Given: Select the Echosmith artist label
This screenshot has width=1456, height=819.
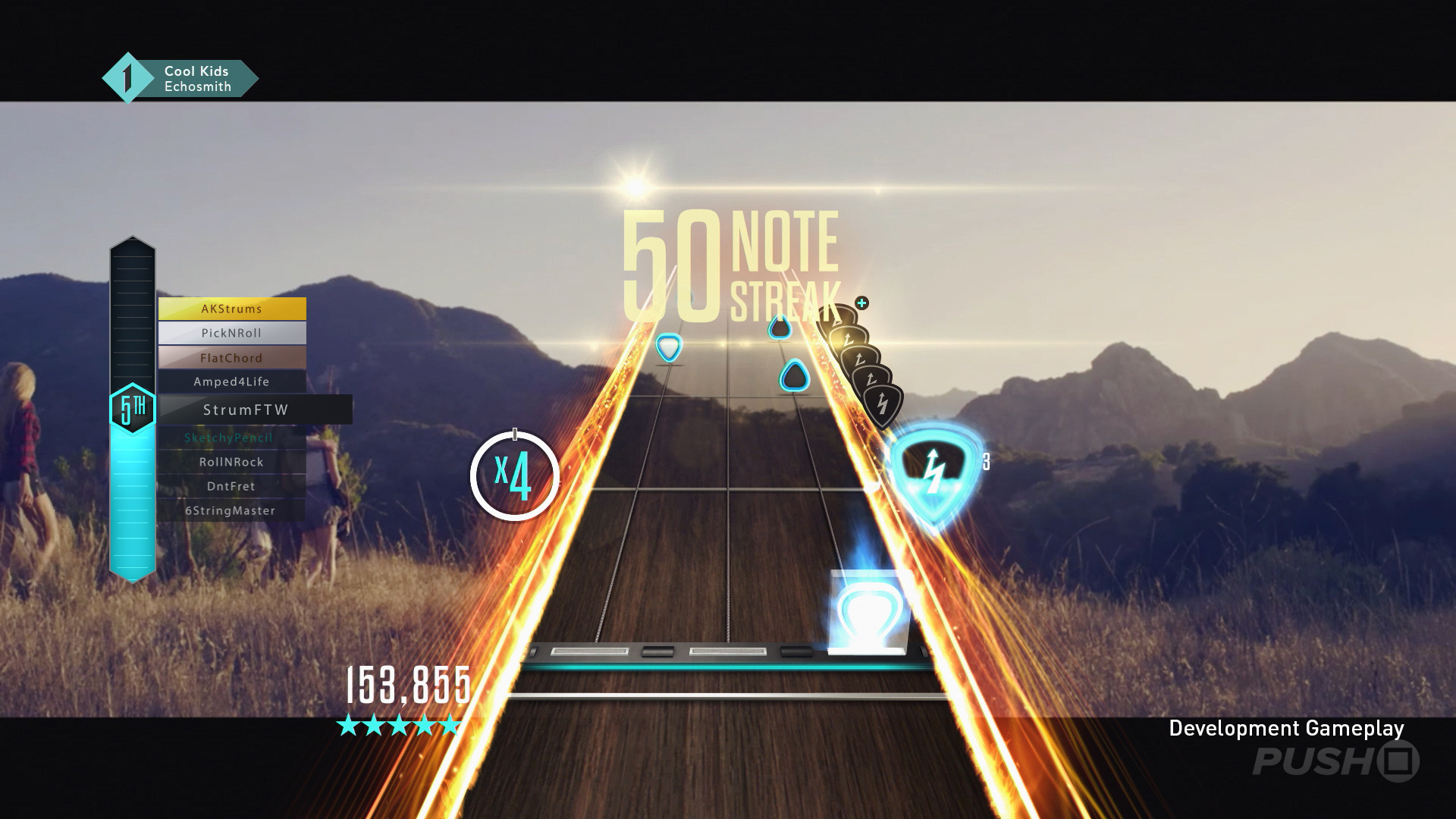Looking at the screenshot, I should click(x=199, y=86).
